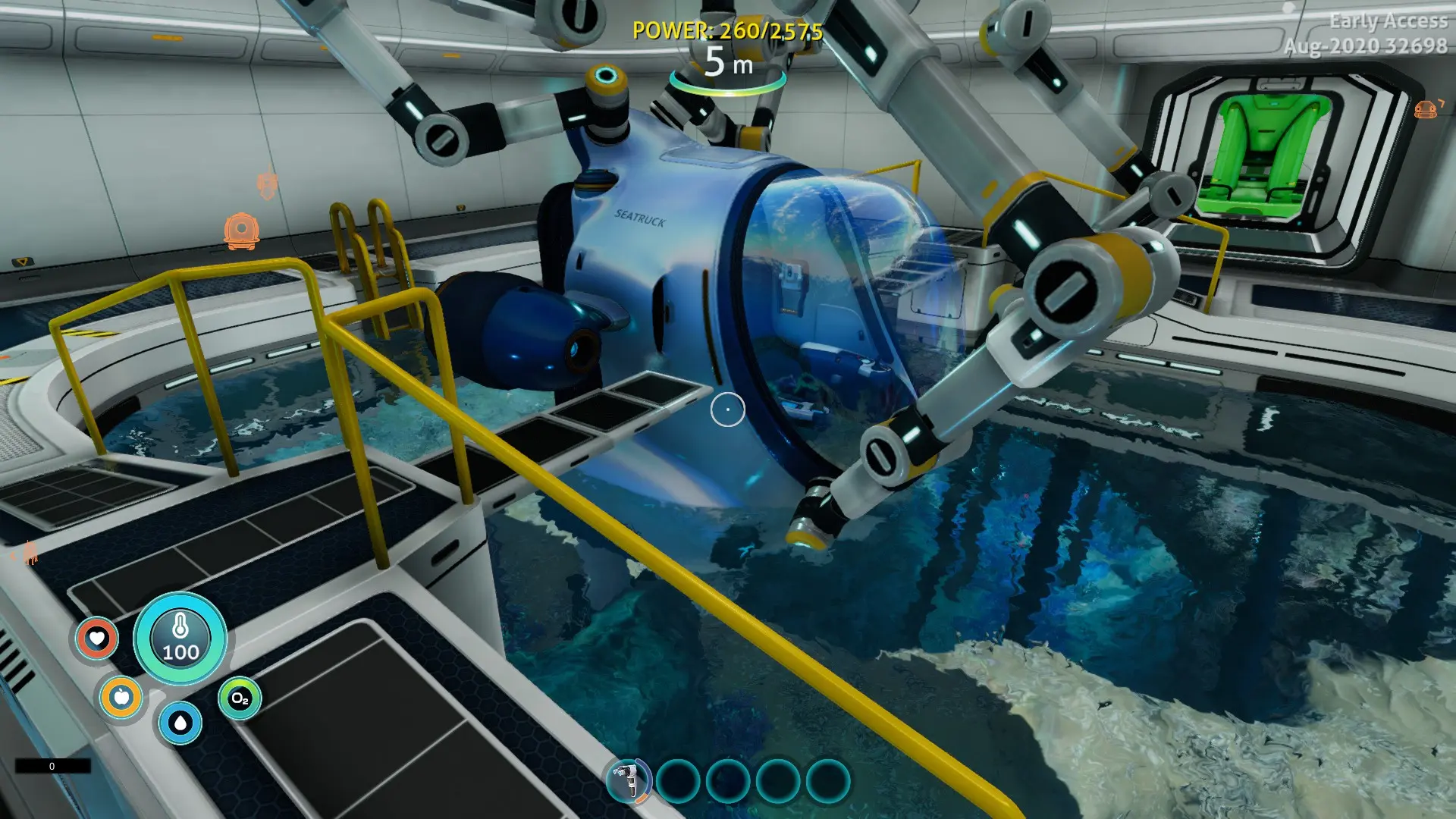Select the orange vehicle marker beside the arrow
The width and height of the screenshot is (1456, 819).
pyautogui.click(x=1425, y=111)
